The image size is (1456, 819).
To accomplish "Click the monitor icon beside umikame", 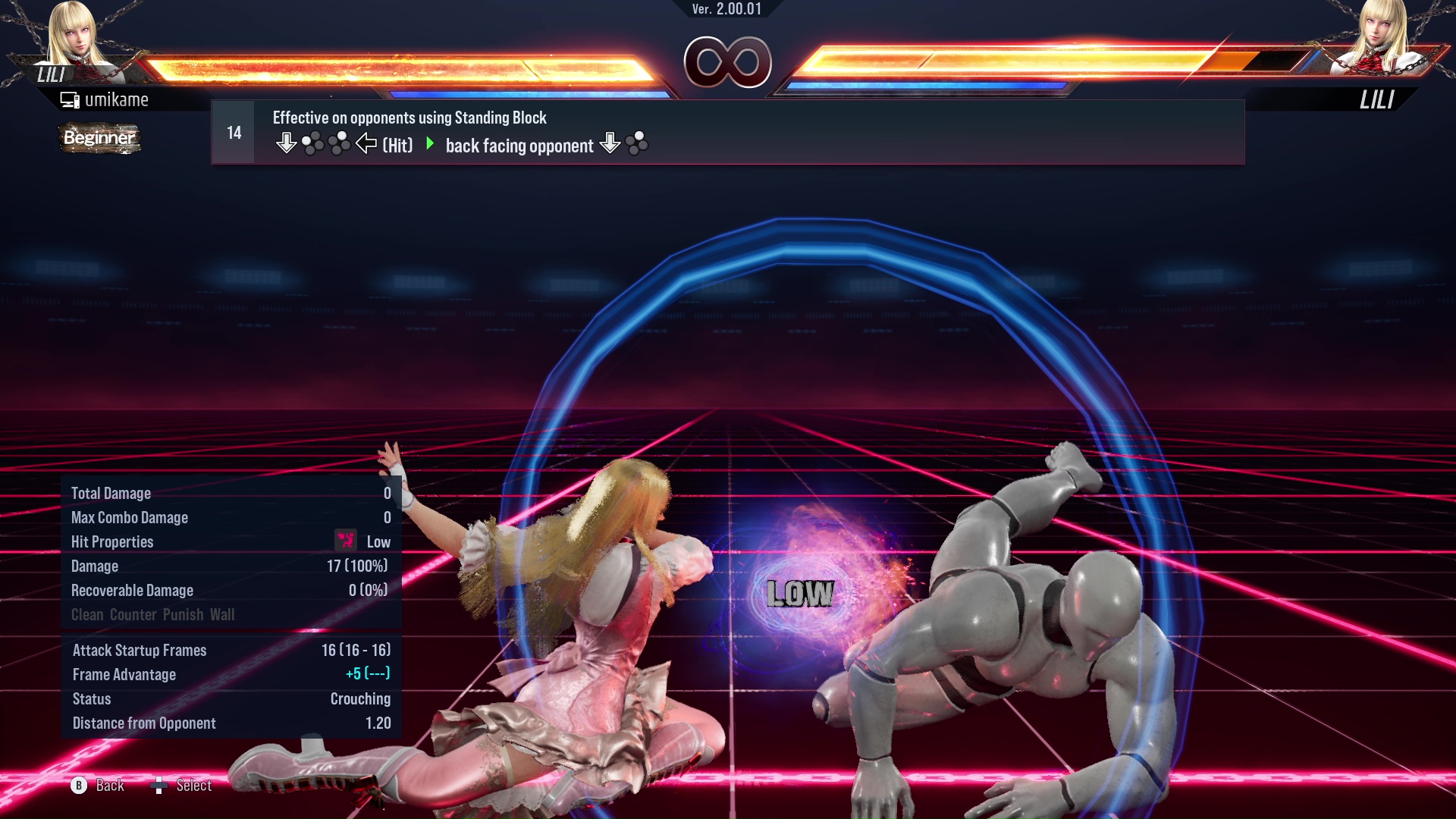I will (x=70, y=99).
